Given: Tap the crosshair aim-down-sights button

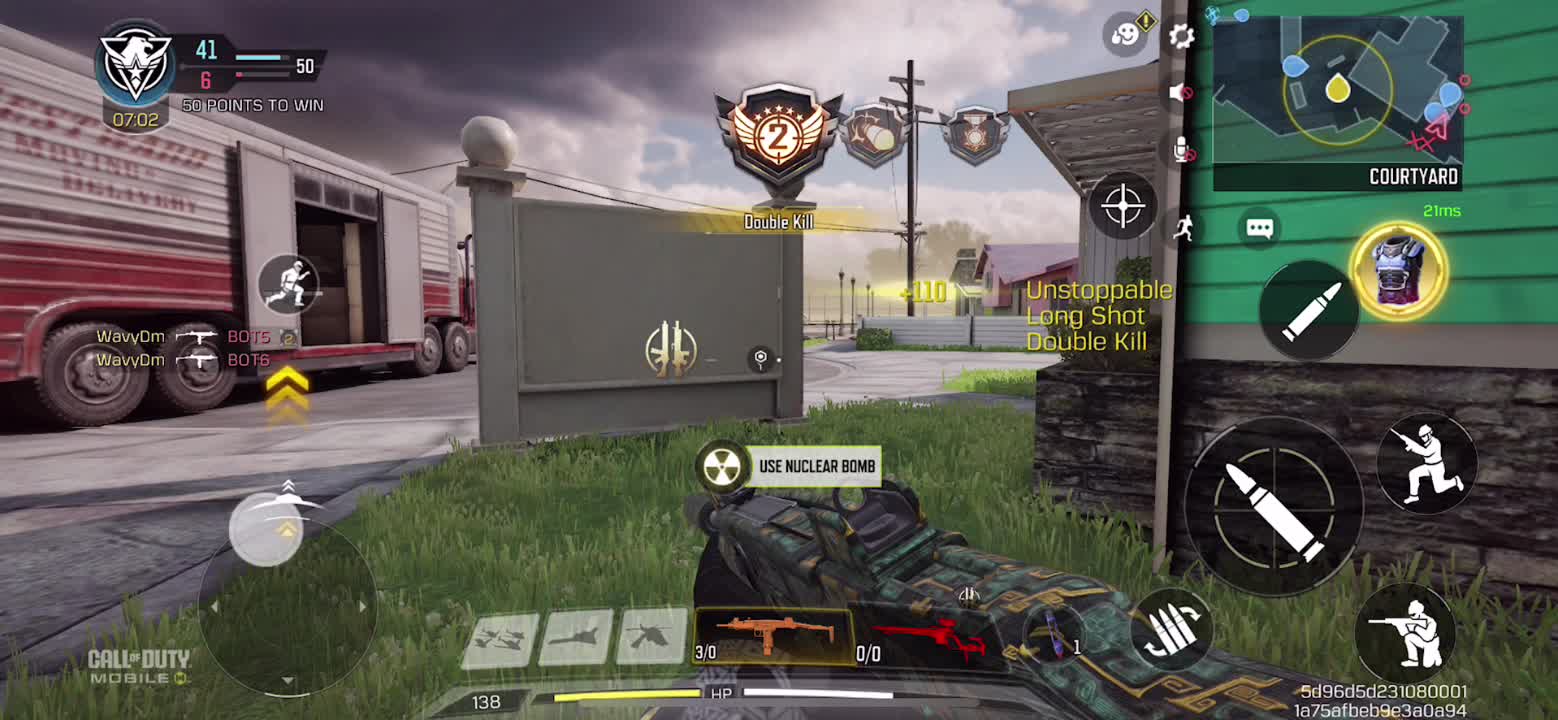Looking at the screenshot, I should (1122, 206).
